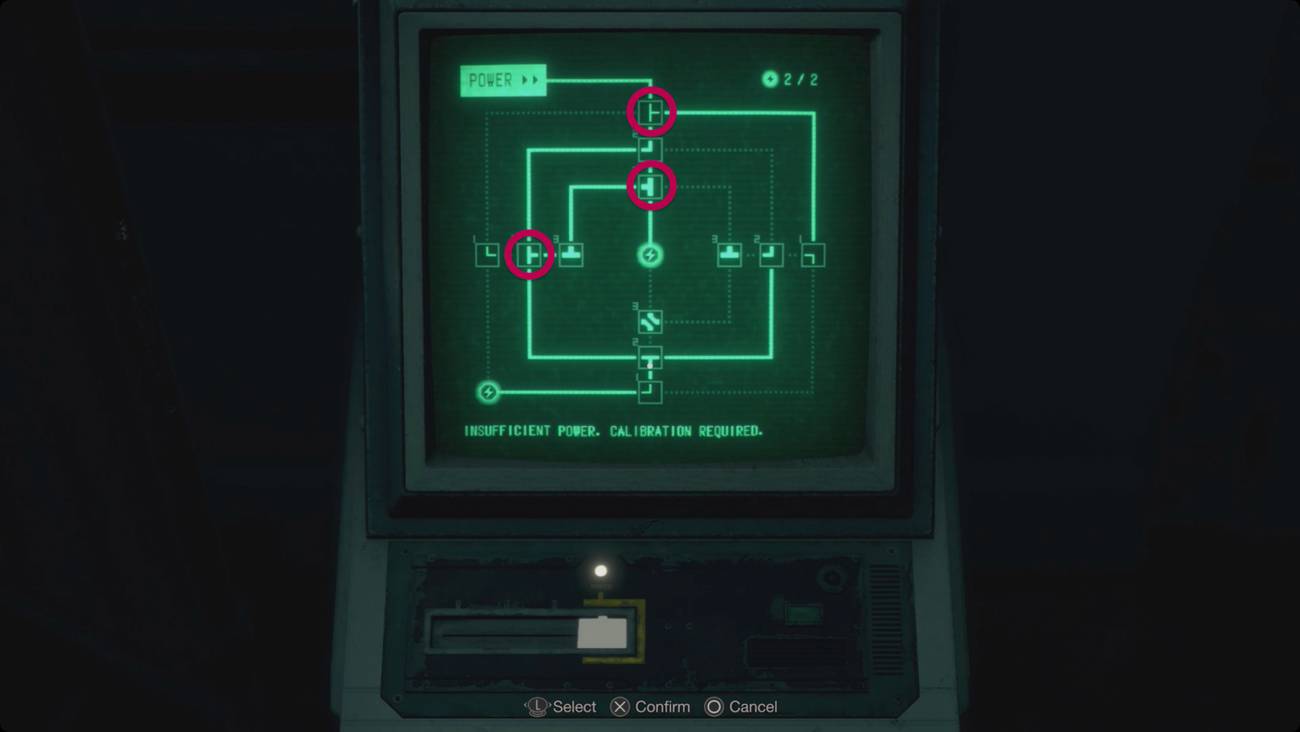Select the circled node left of the power core
The height and width of the screenshot is (732, 1300).
pos(530,256)
